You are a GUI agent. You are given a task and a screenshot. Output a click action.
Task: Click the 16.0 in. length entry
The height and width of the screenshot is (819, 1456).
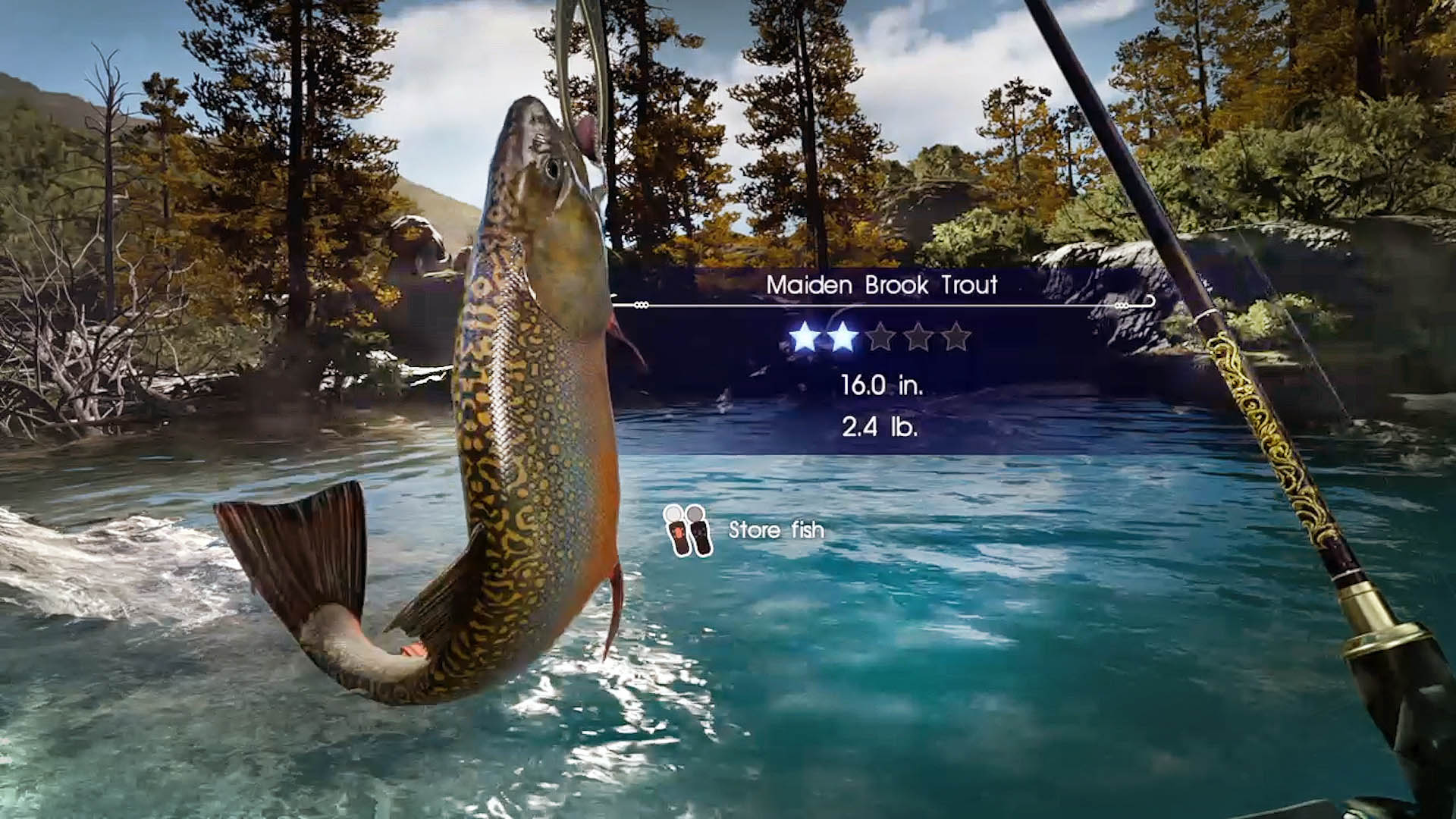click(883, 385)
